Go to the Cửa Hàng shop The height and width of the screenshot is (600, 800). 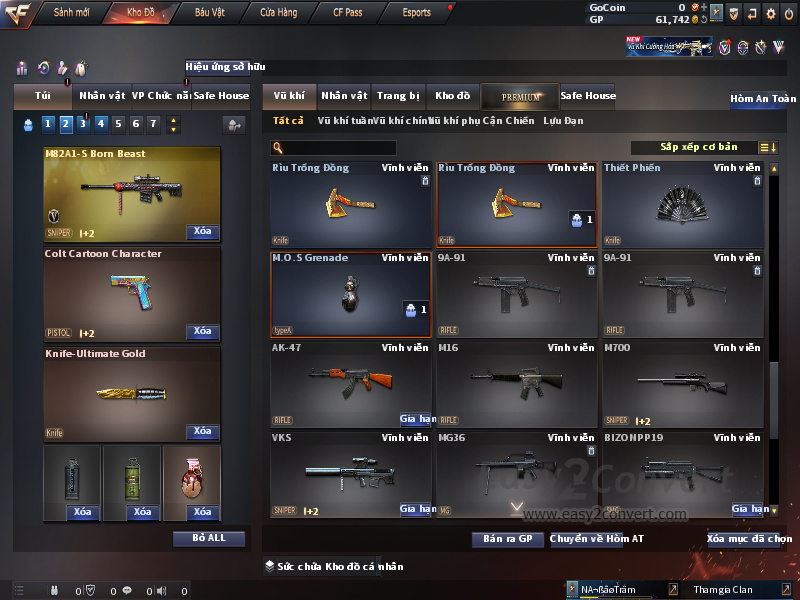(x=278, y=13)
